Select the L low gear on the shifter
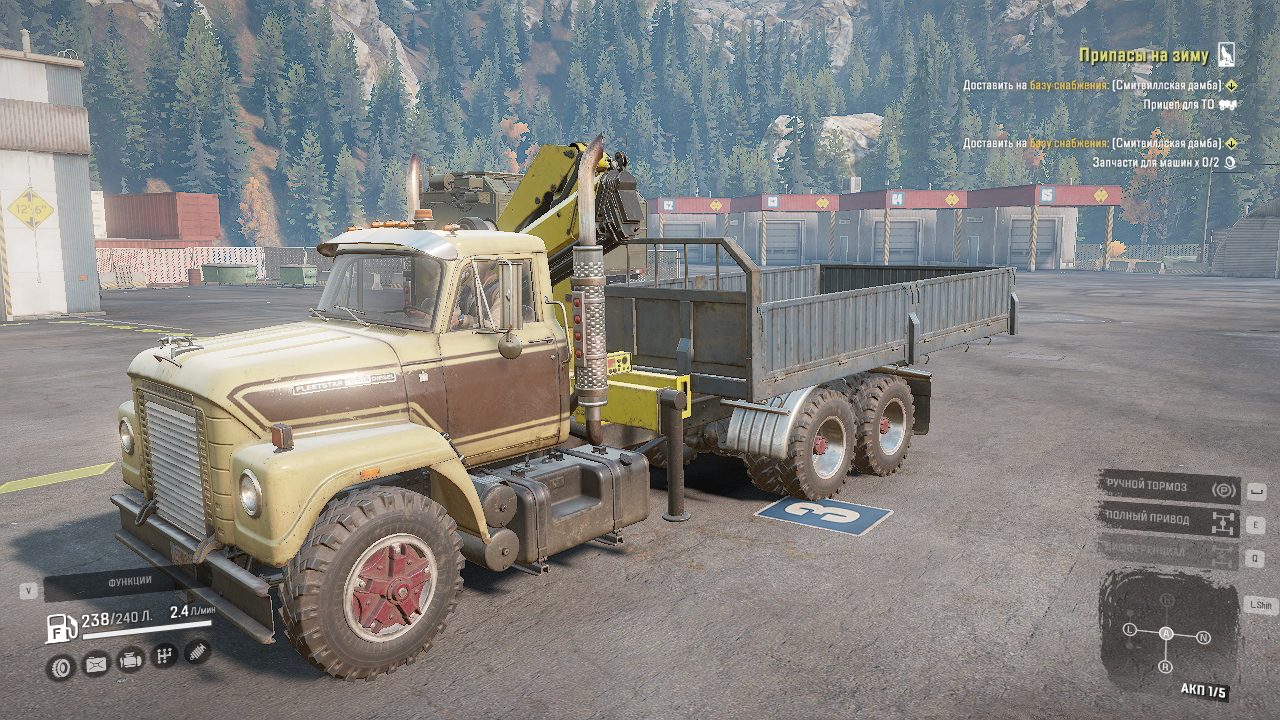This screenshot has width=1280, height=720. 1130,629
